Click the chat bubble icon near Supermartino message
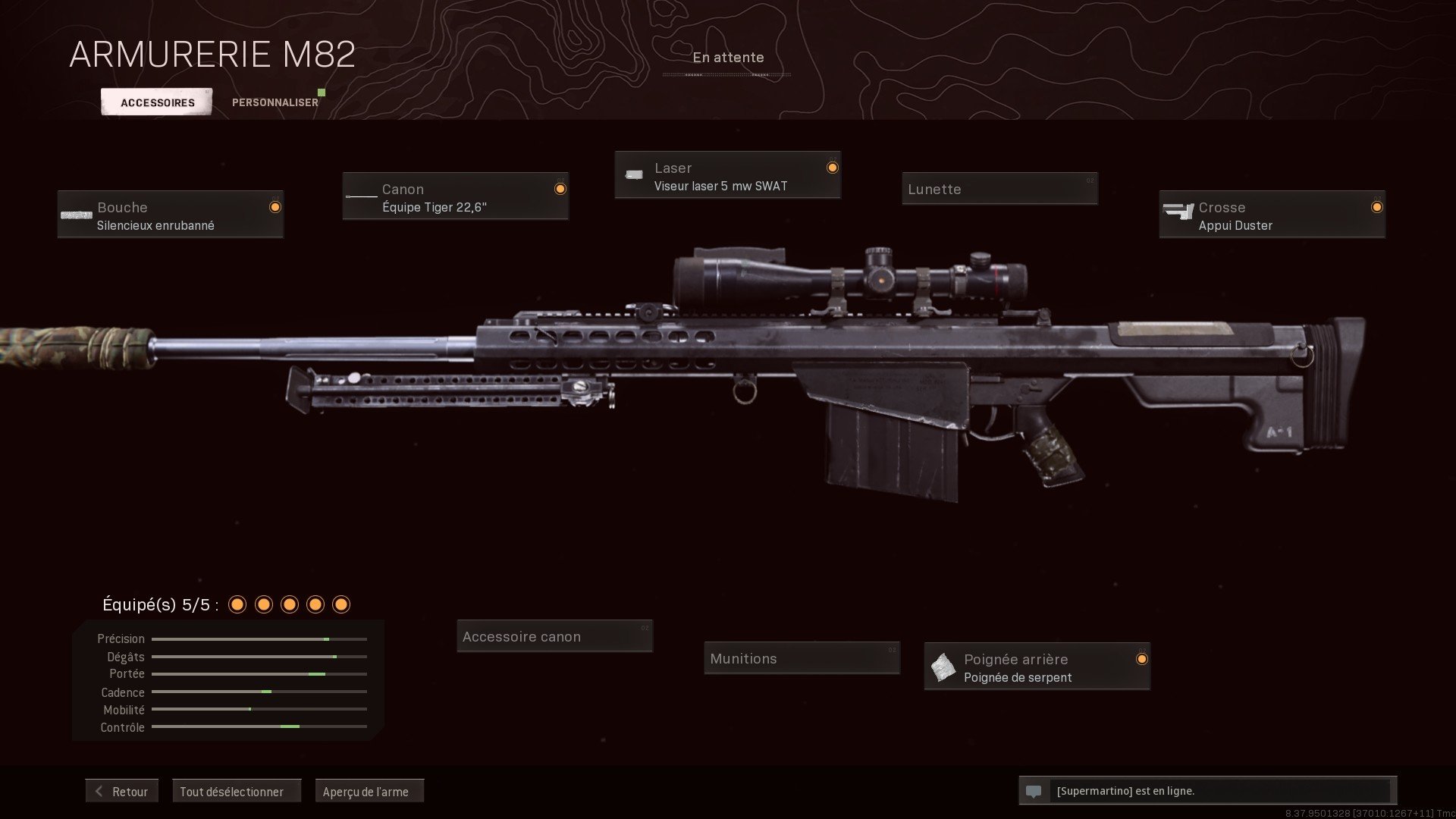Image resolution: width=1456 pixels, height=819 pixels. [x=1034, y=791]
